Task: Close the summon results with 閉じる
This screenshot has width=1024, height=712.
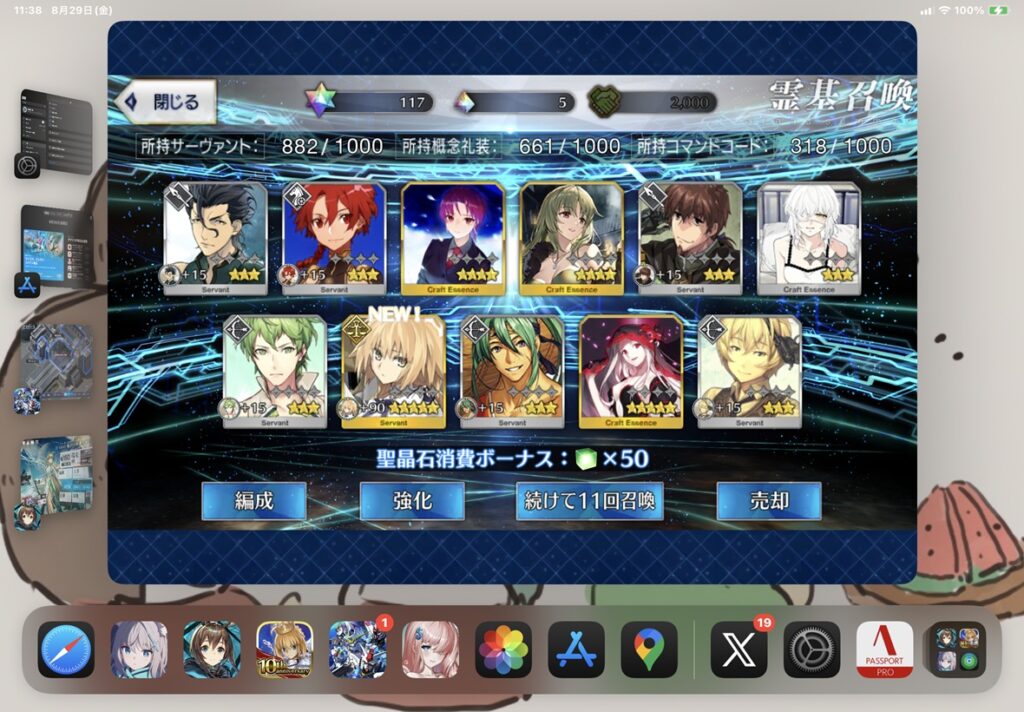Action: pos(167,102)
